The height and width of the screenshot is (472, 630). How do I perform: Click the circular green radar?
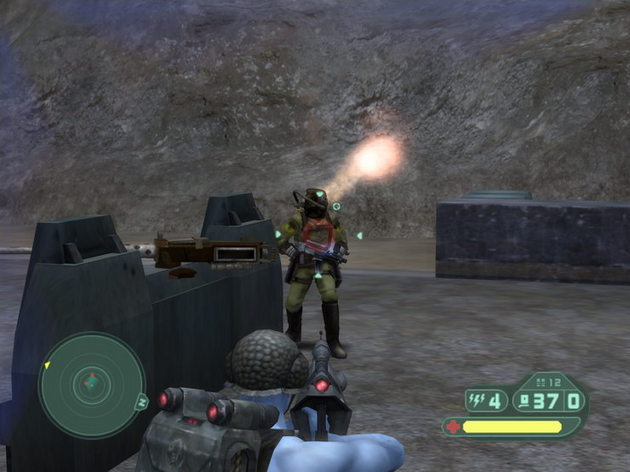(x=92, y=385)
